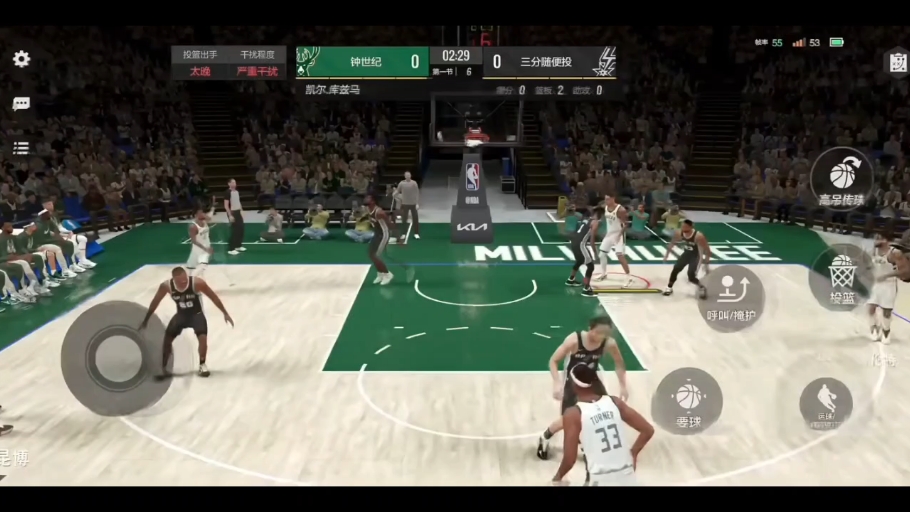This screenshot has width=910, height=512.
Task: Tap the 高吊传球 lob pass button
Action: 842,178
